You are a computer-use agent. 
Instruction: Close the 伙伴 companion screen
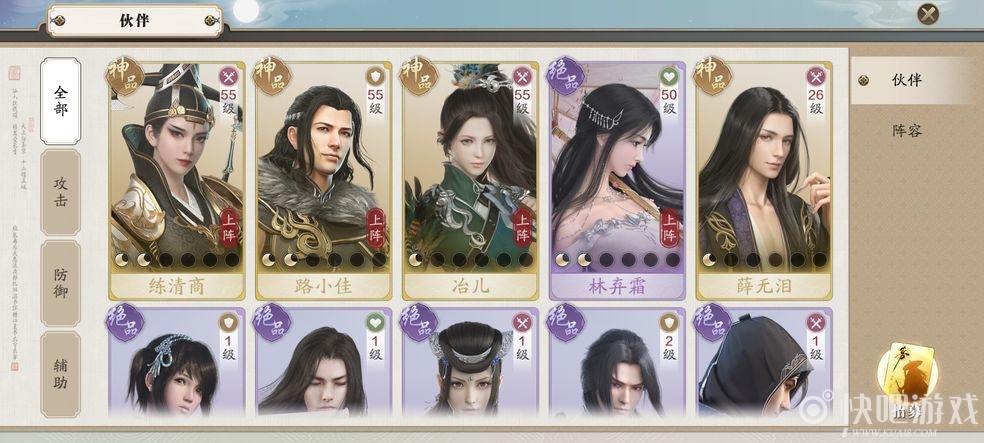[x=928, y=14]
